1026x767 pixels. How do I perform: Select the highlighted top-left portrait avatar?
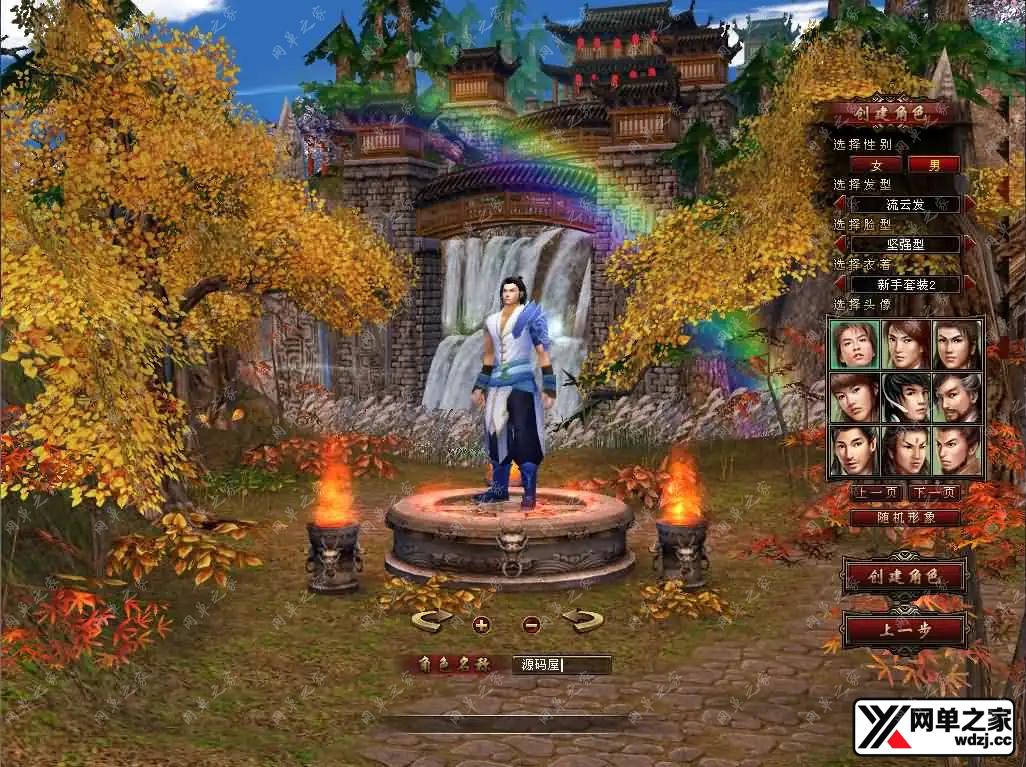[855, 344]
